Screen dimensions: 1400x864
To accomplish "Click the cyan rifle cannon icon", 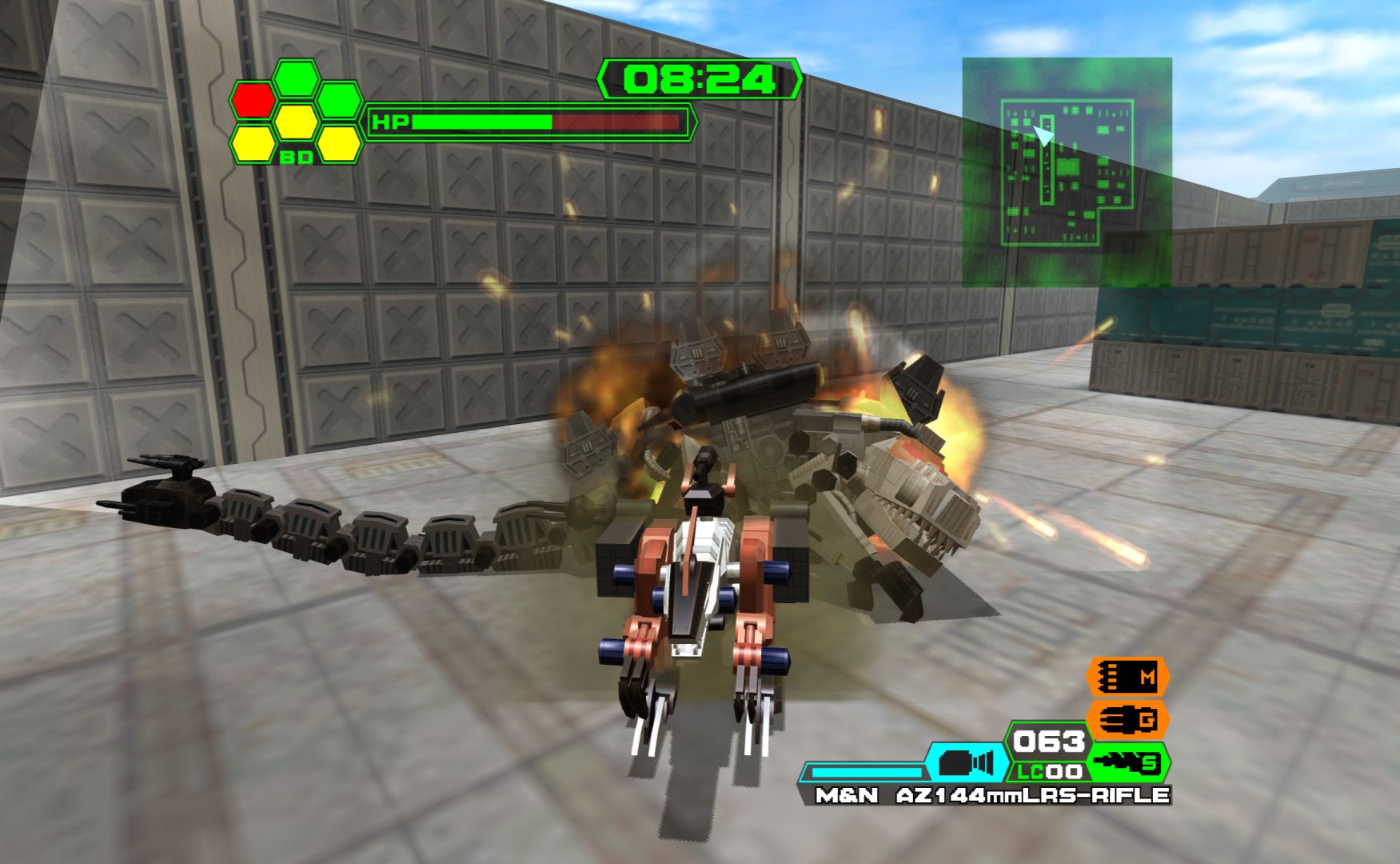I will point(966,762).
